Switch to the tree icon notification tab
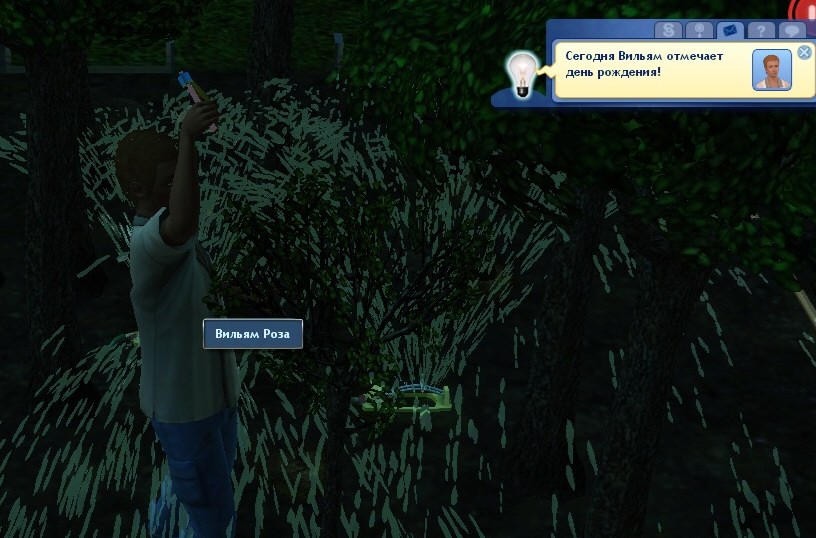The width and height of the screenshot is (816, 538). 699,30
